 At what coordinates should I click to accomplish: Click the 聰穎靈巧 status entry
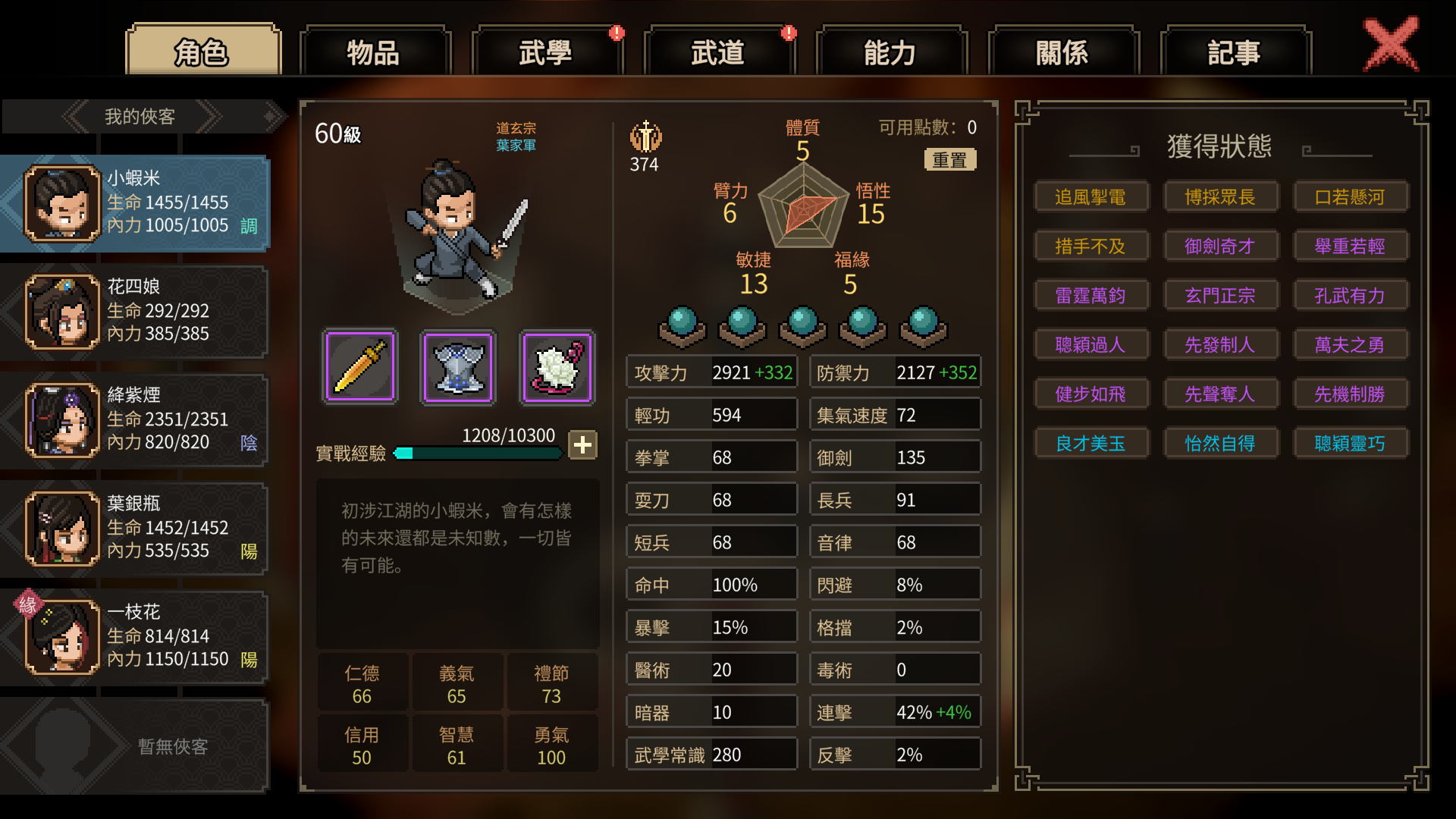[x=1350, y=444]
